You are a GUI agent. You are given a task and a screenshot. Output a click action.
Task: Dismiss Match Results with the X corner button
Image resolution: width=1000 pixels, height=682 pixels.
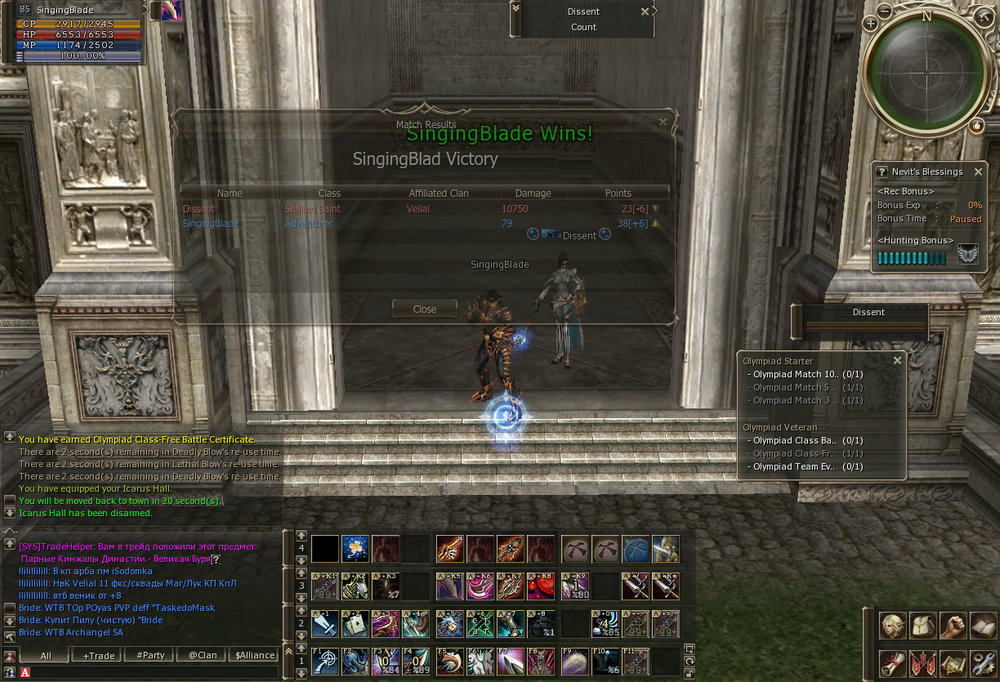pyautogui.click(x=662, y=121)
